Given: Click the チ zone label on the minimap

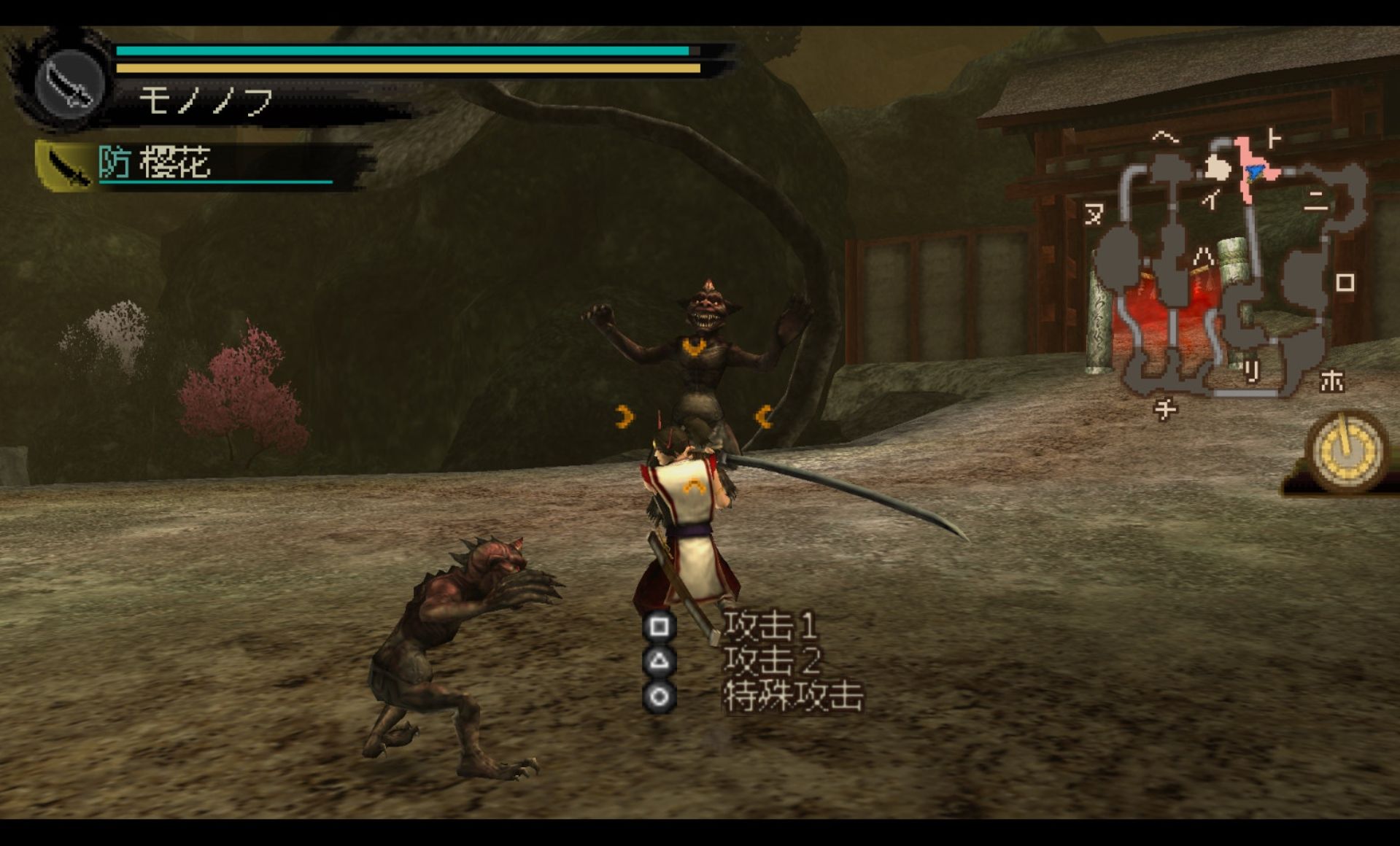Looking at the screenshot, I should pos(1165,410).
